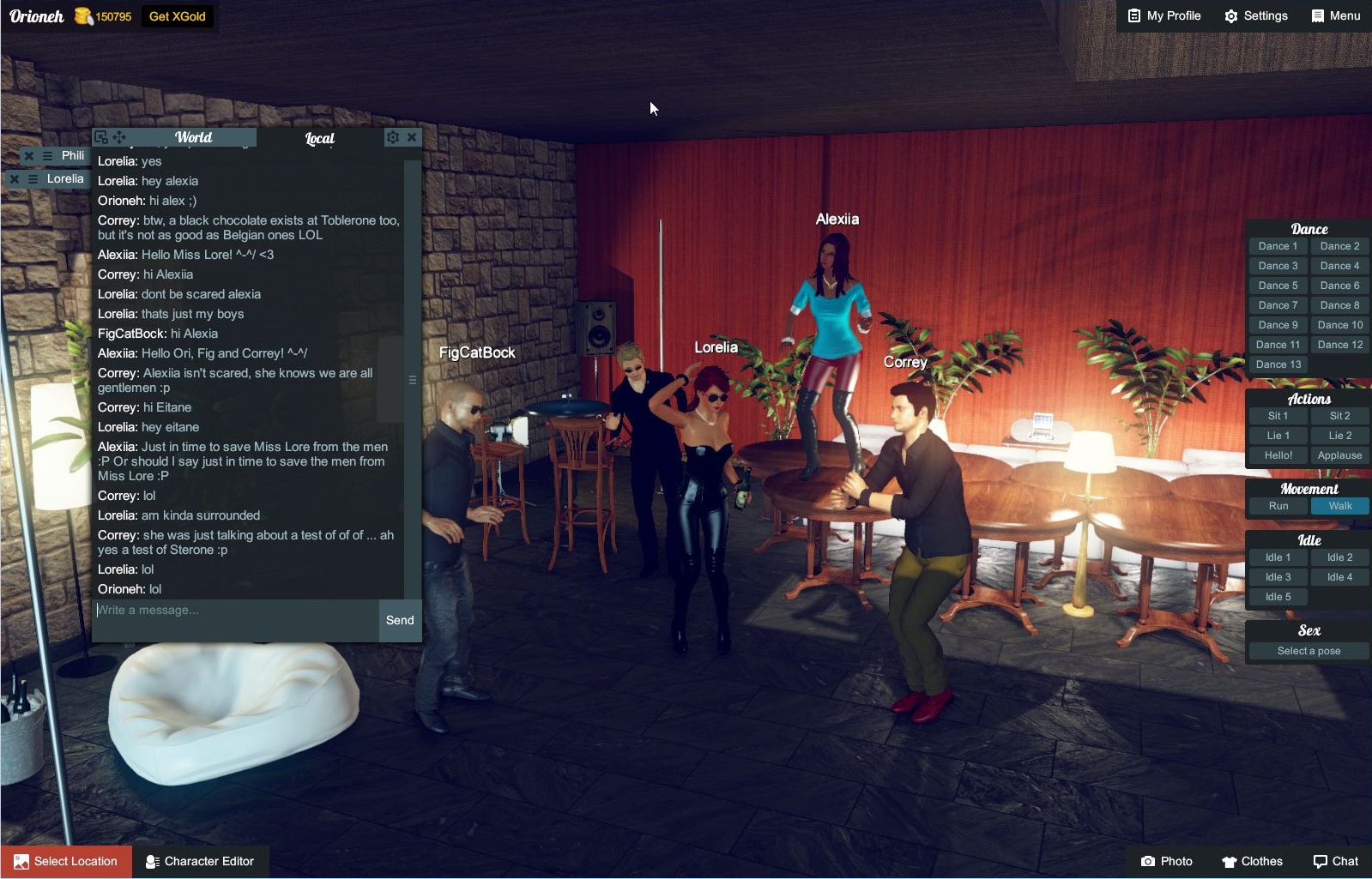Enable Walk movement mode
The image size is (1372, 879).
[x=1339, y=506]
